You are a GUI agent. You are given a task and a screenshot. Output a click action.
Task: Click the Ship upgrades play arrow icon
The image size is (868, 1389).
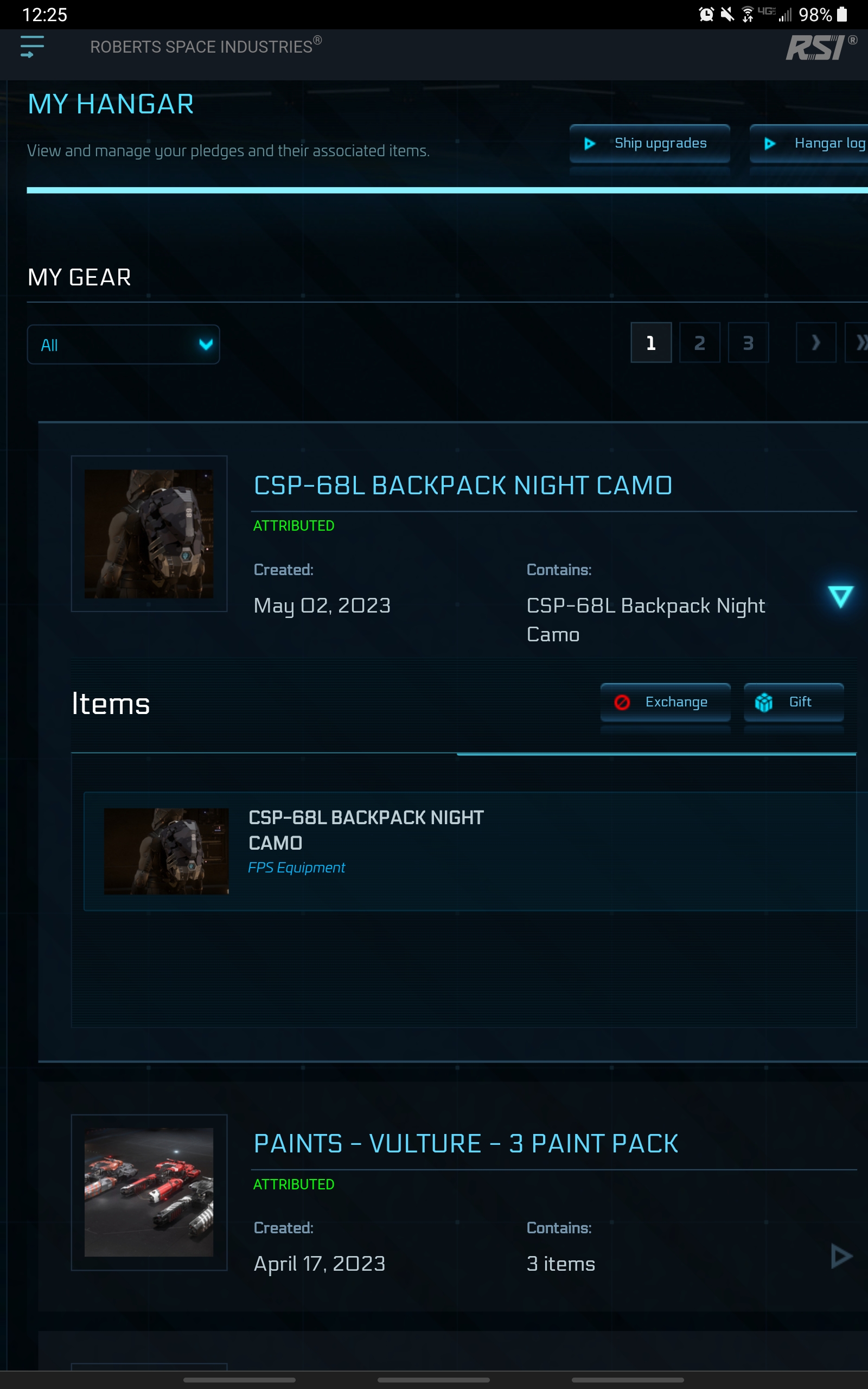pos(590,143)
